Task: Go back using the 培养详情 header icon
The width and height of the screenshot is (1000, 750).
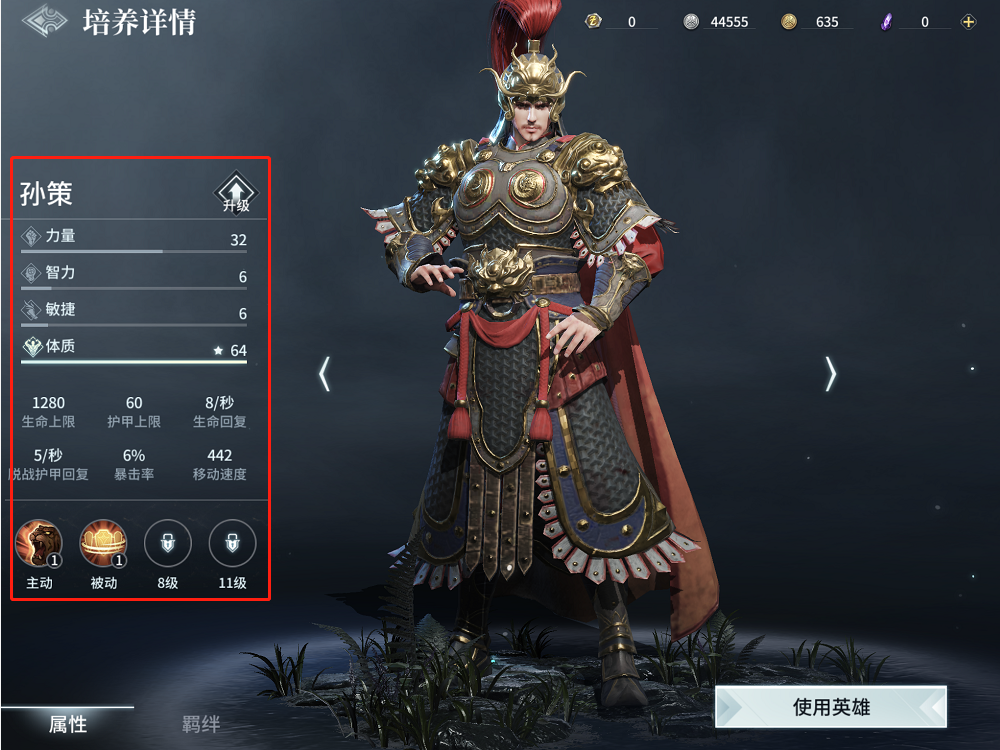Action: (45, 21)
